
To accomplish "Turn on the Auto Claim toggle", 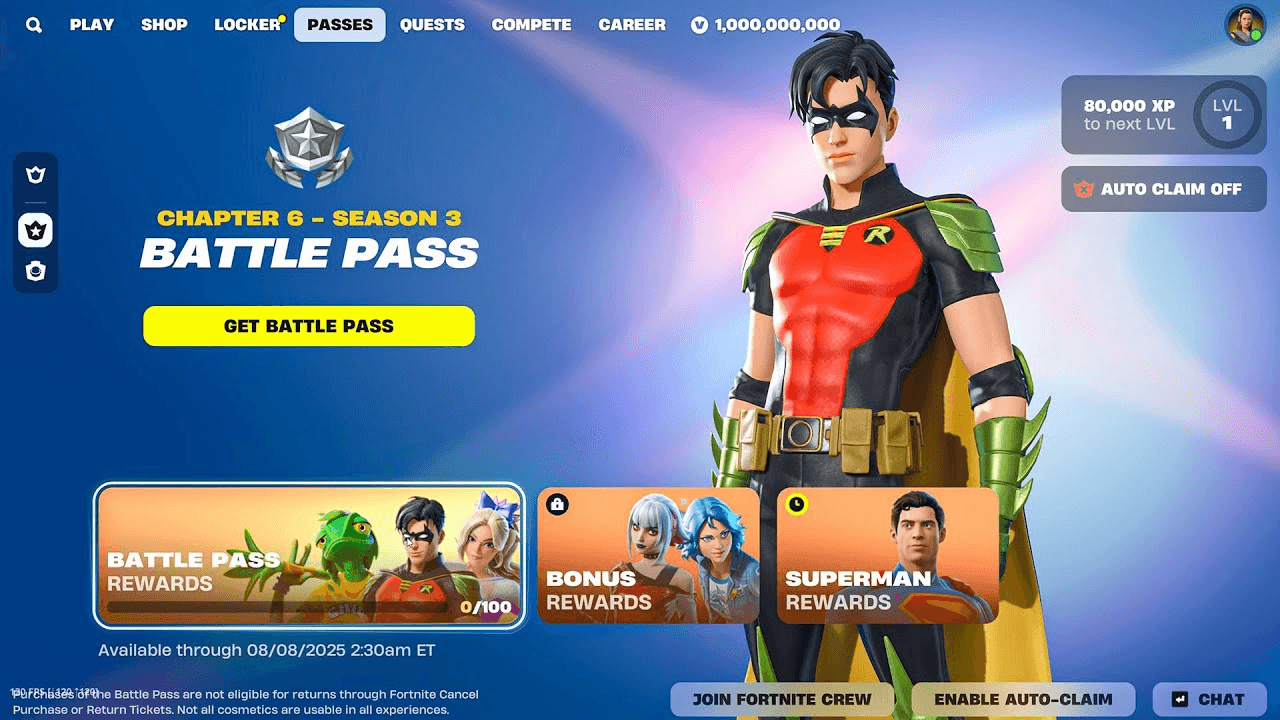I will 1163,189.
